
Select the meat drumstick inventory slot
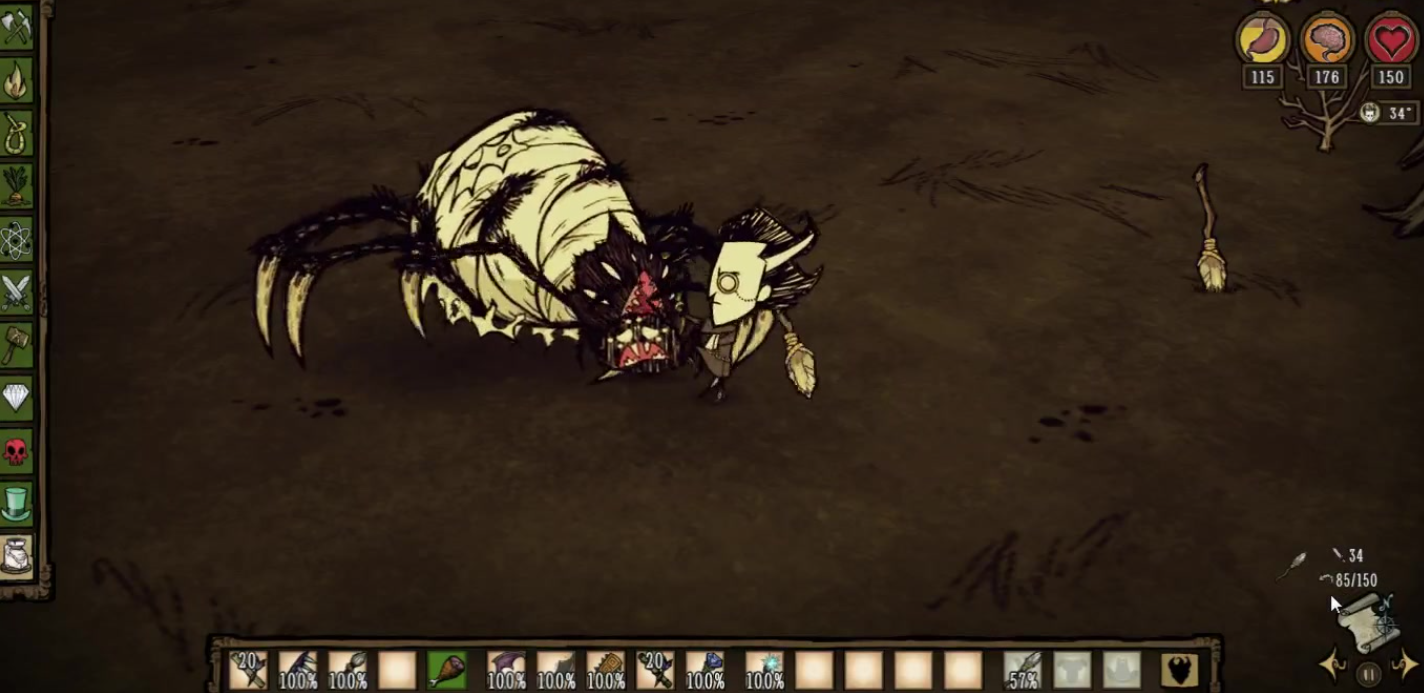pos(446,669)
